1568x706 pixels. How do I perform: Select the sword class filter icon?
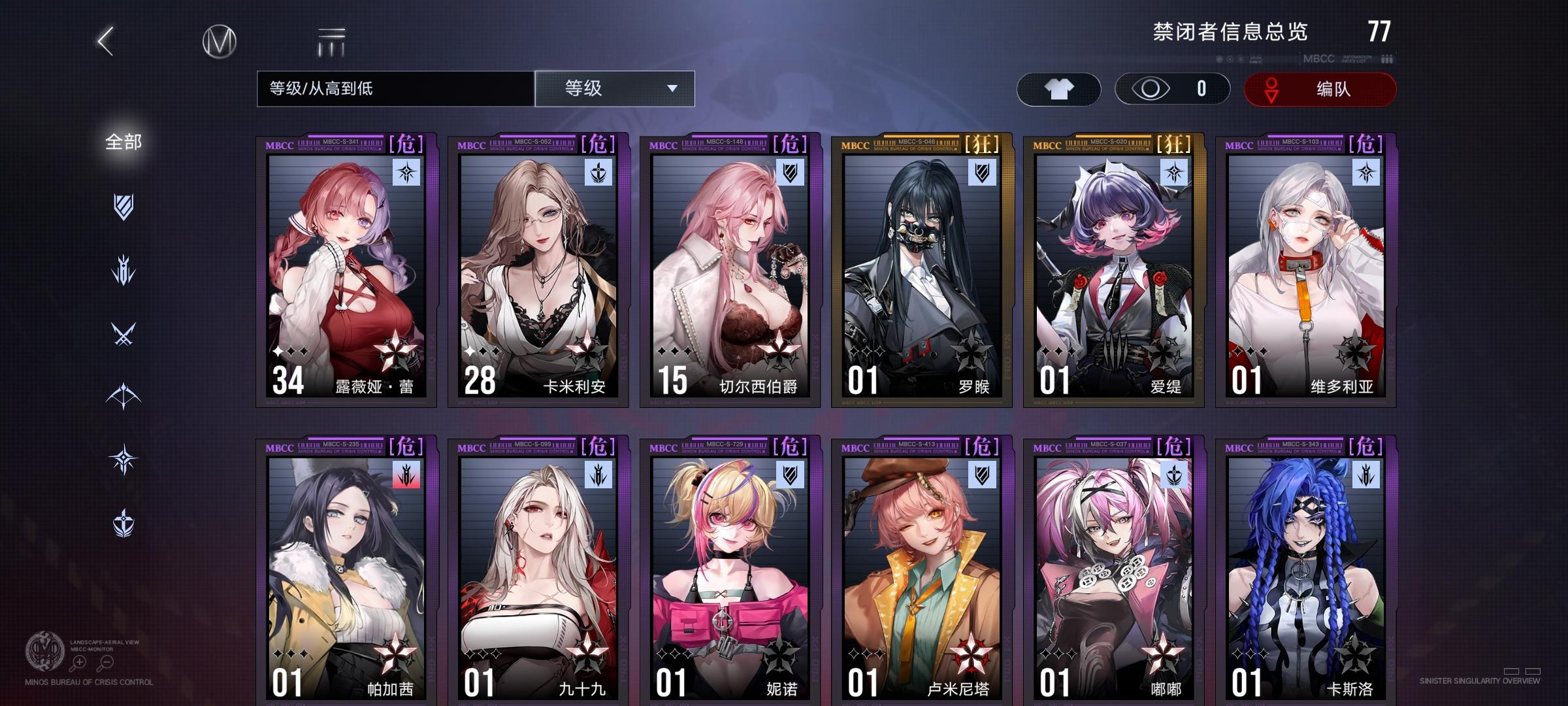(x=125, y=268)
